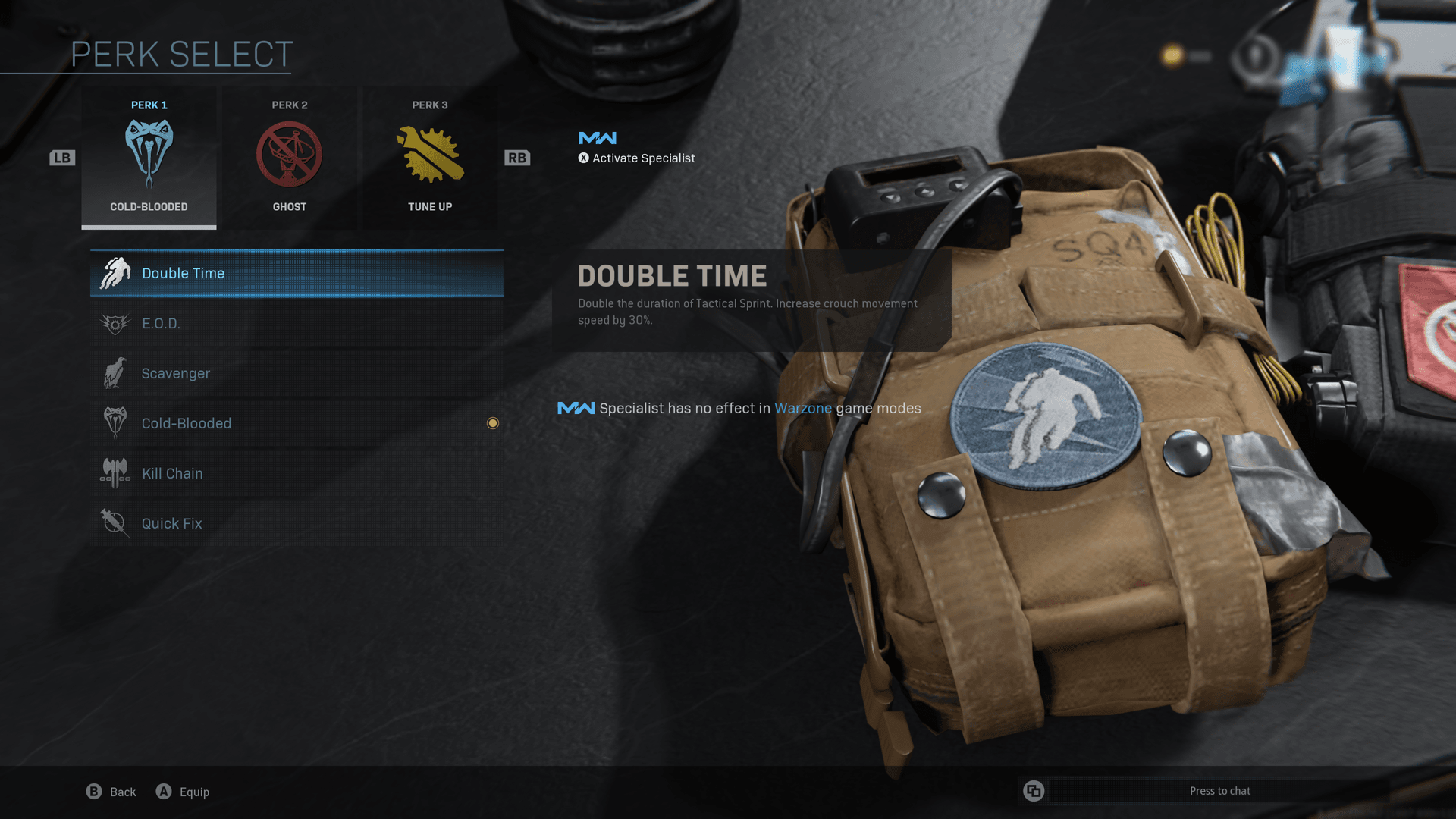Select the E.O.D. perk from the list

pos(296,323)
